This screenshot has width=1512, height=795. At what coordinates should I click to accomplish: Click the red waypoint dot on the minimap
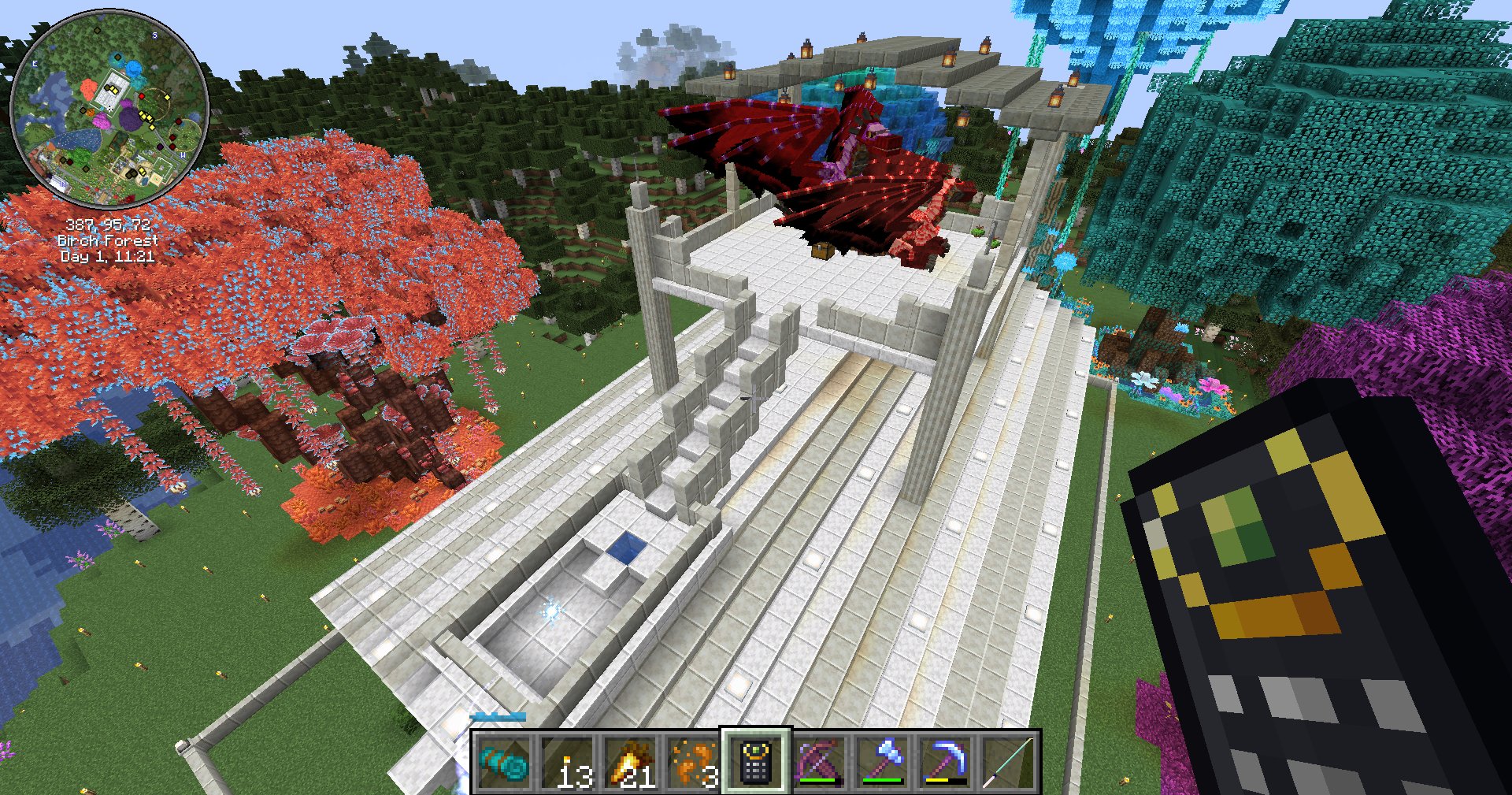[142, 95]
